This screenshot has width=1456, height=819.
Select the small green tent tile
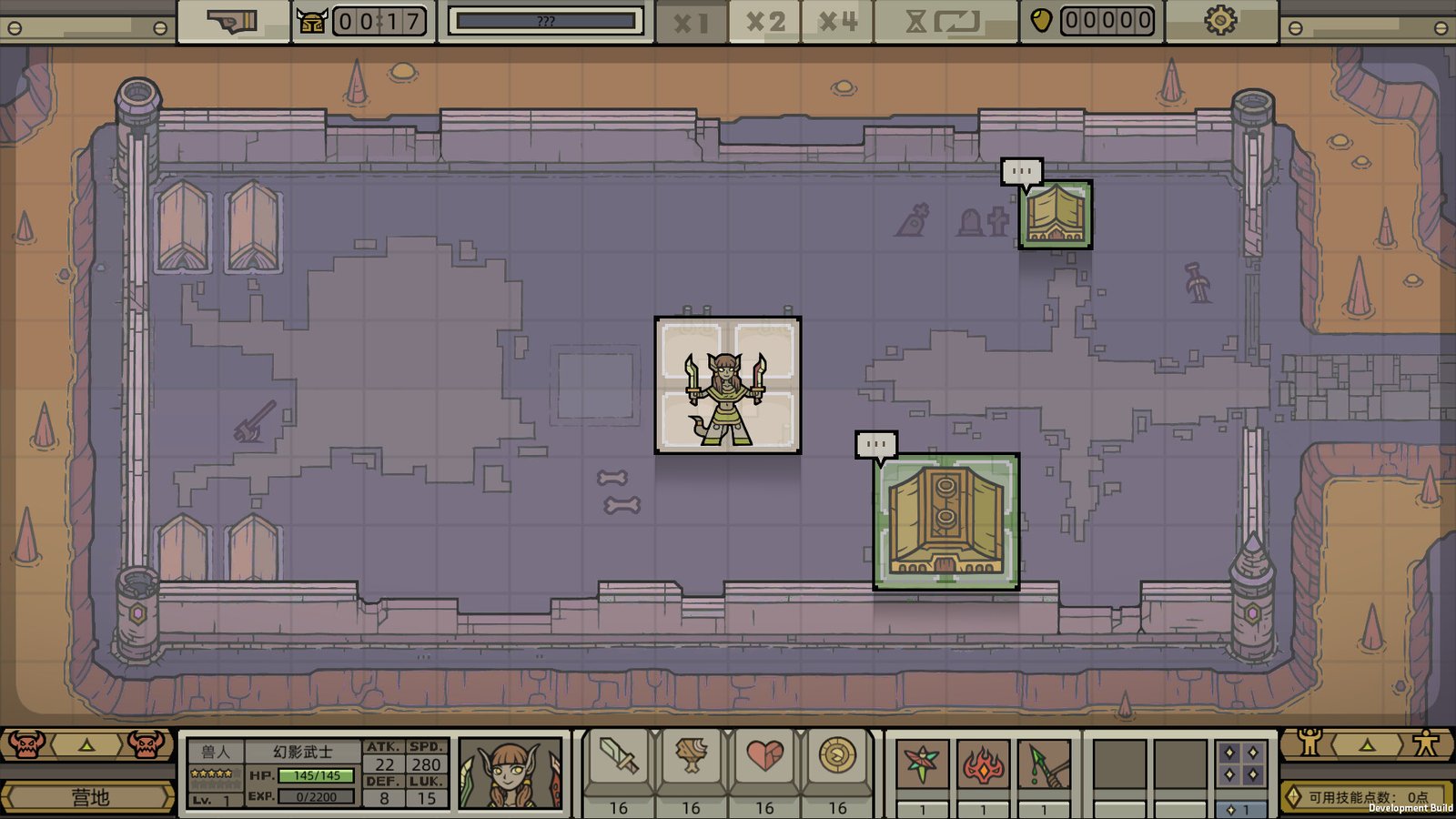pos(1055,215)
